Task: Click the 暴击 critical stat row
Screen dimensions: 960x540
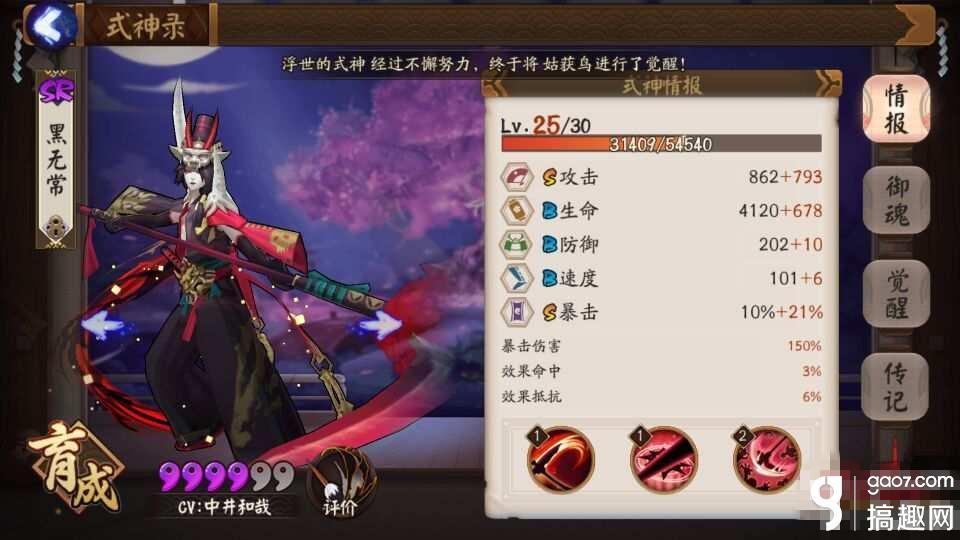Action: click(x=661, y=312)
